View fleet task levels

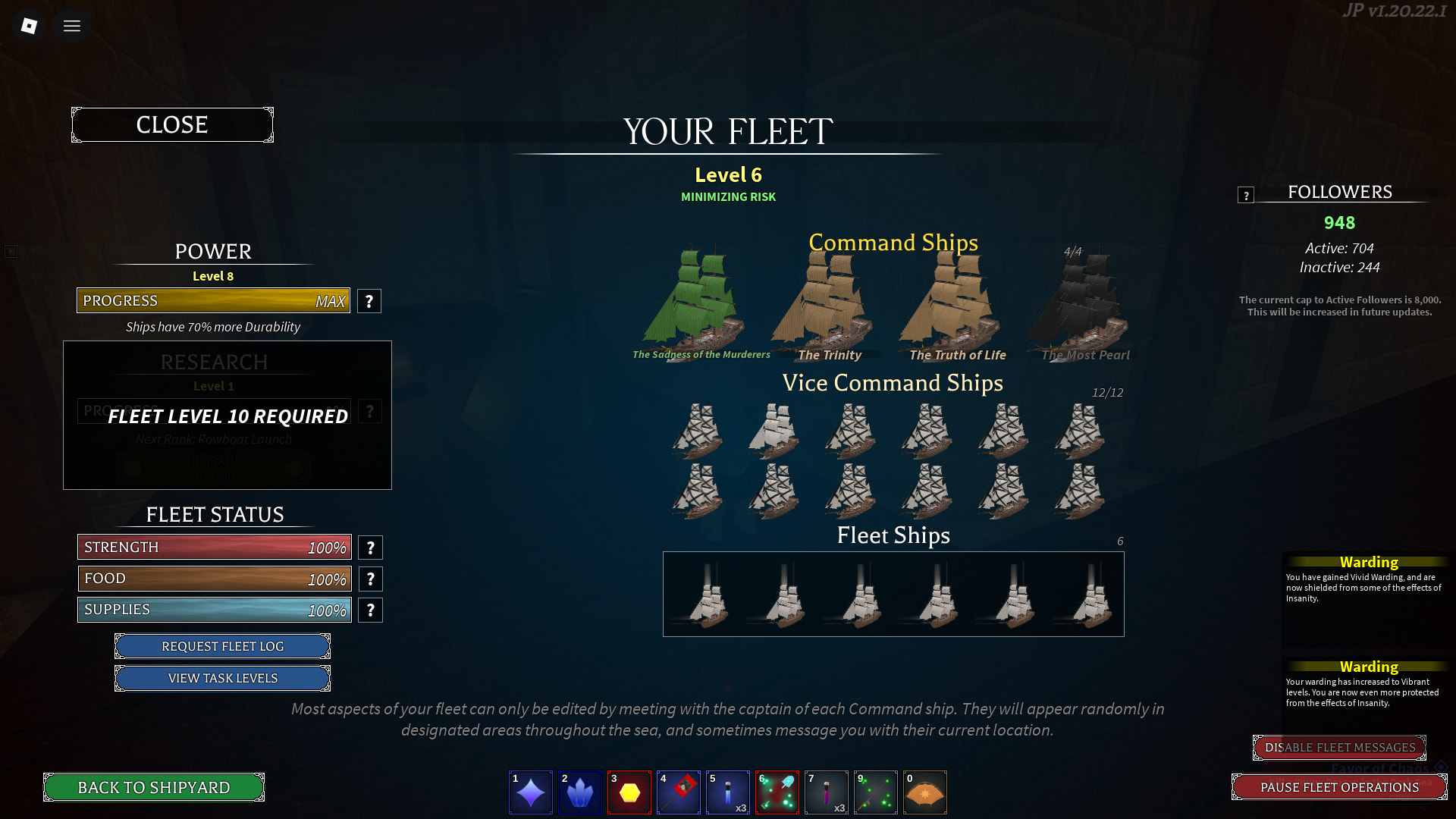[222, 678]
